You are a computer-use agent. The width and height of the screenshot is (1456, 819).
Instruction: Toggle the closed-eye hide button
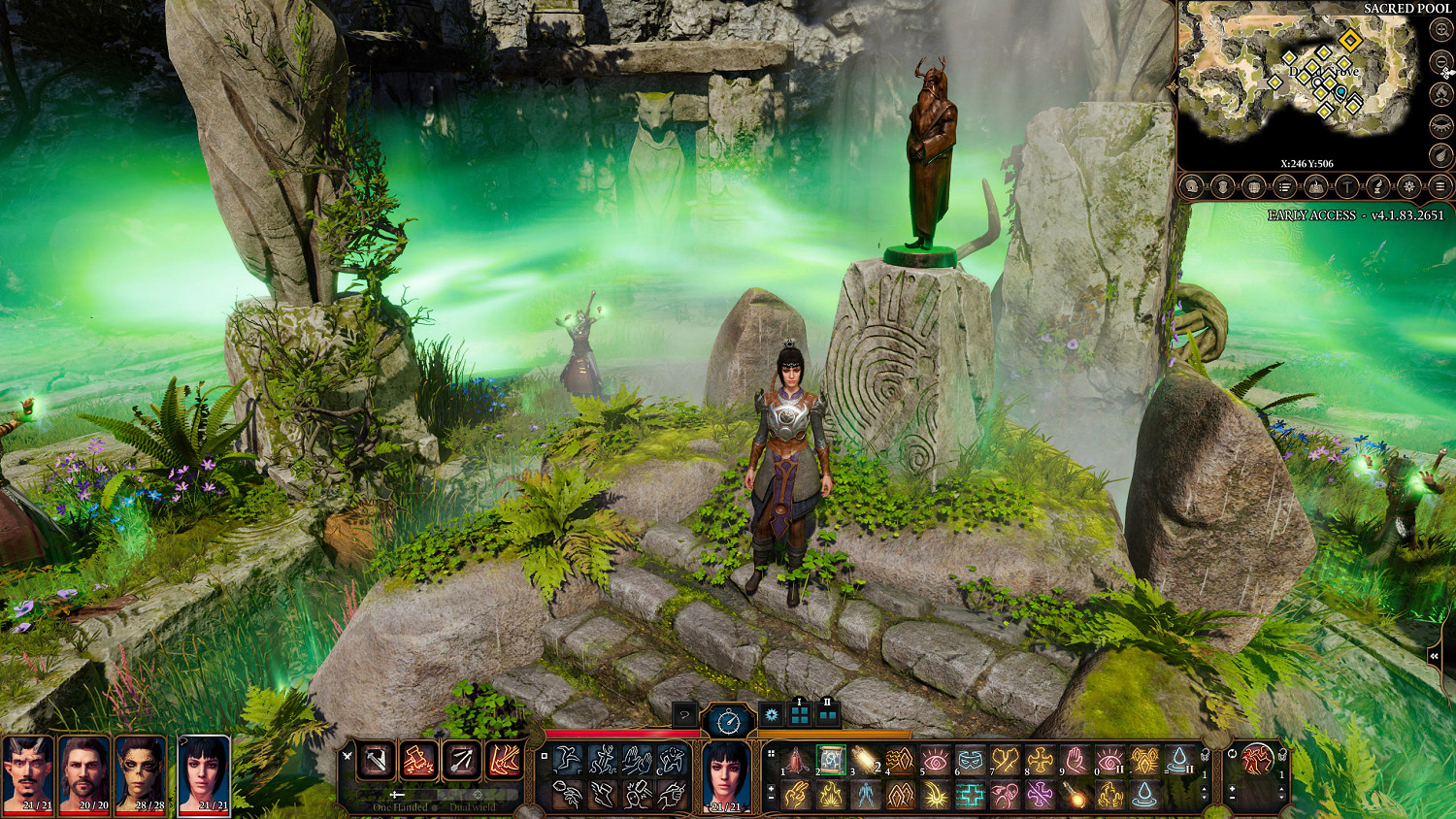coord(1441,125)
